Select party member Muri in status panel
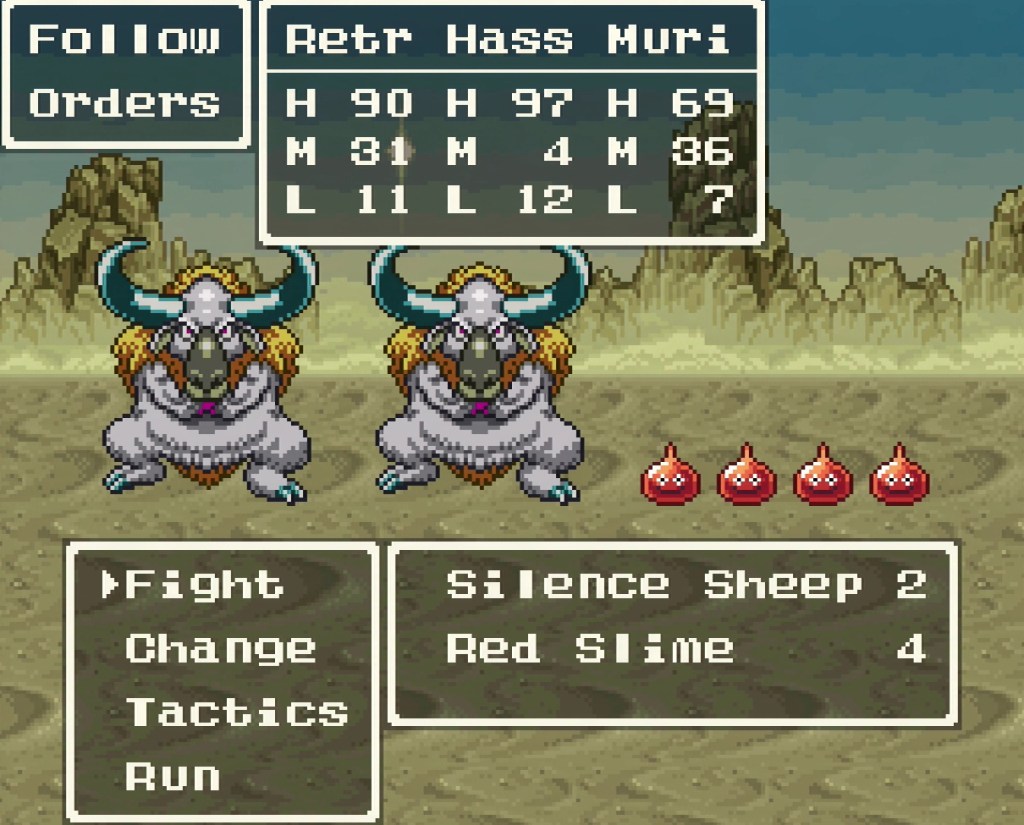1024x825 pixels. [x=668, y=40]
